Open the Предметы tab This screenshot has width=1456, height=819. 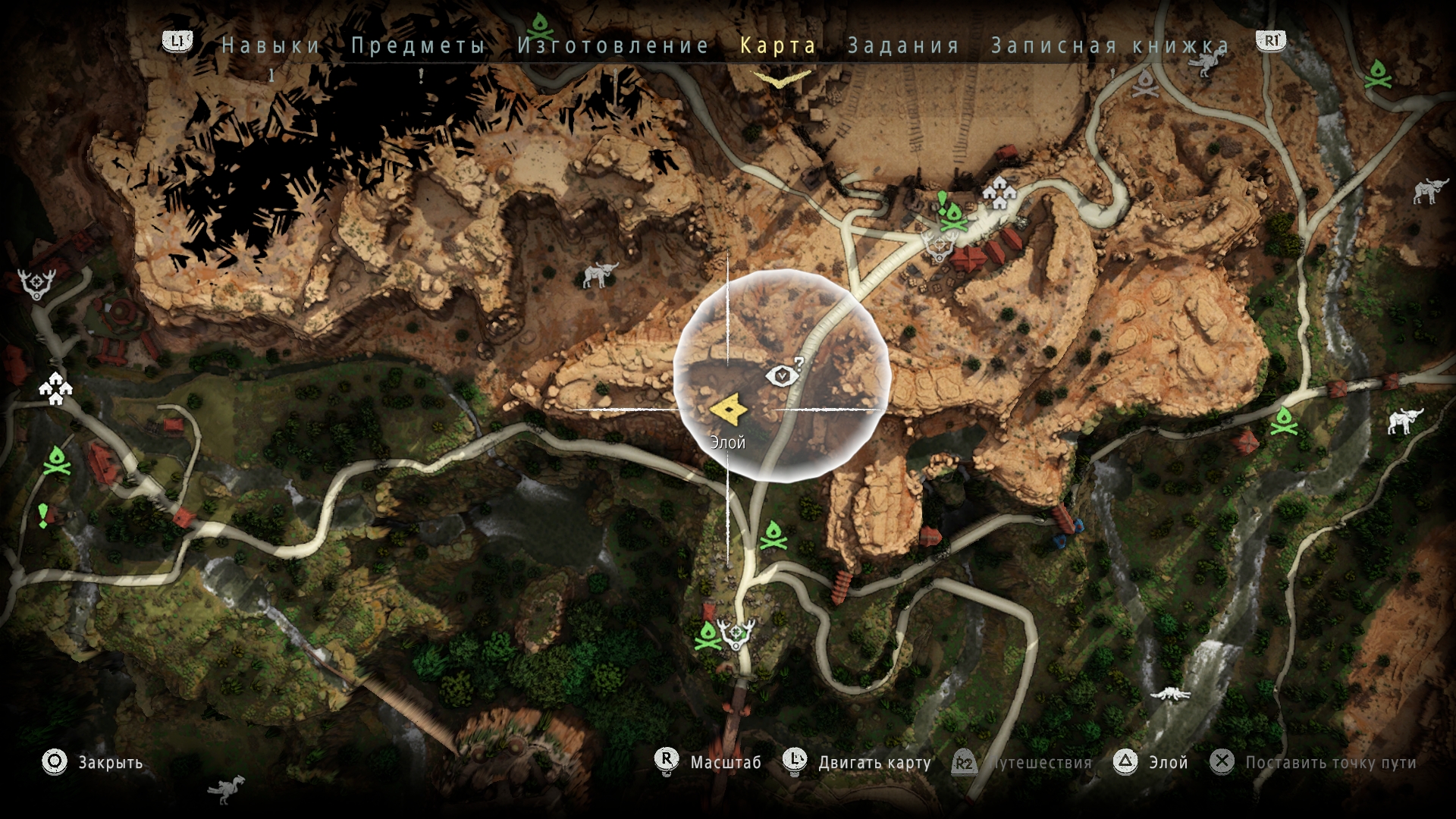pos(418,45)
